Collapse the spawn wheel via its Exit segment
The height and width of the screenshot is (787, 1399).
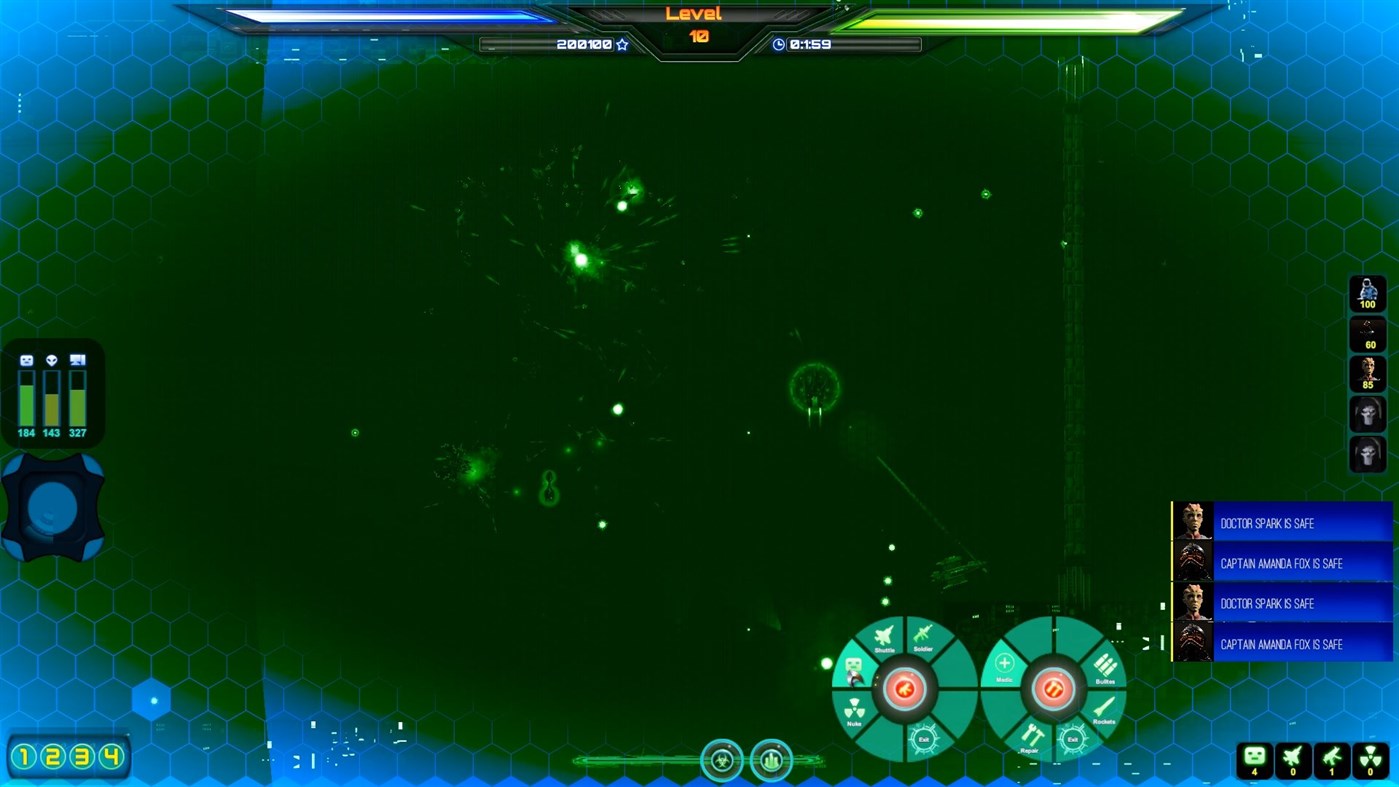pos(925,739)
